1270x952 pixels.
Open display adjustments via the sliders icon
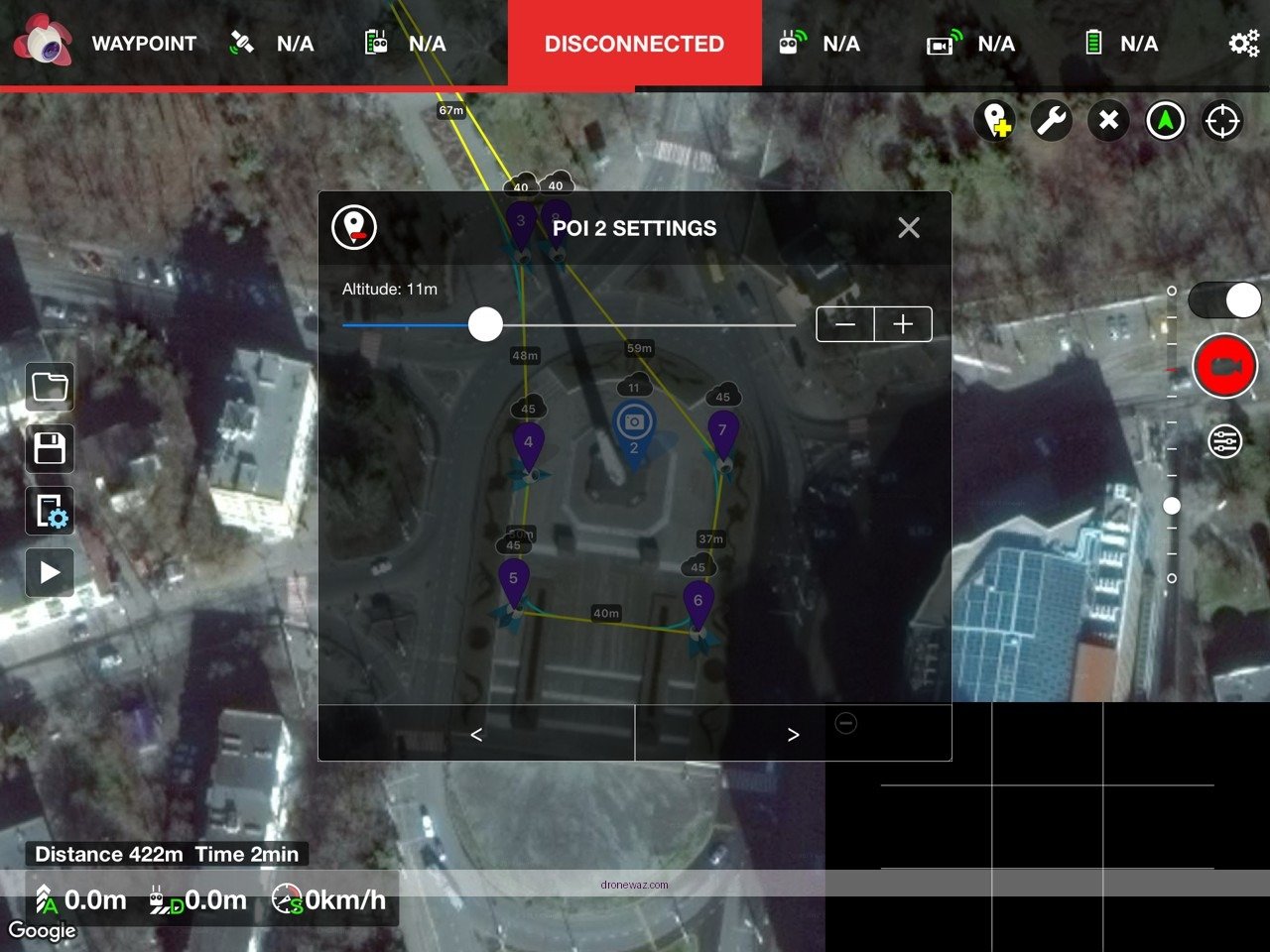(x=50, y=572)
